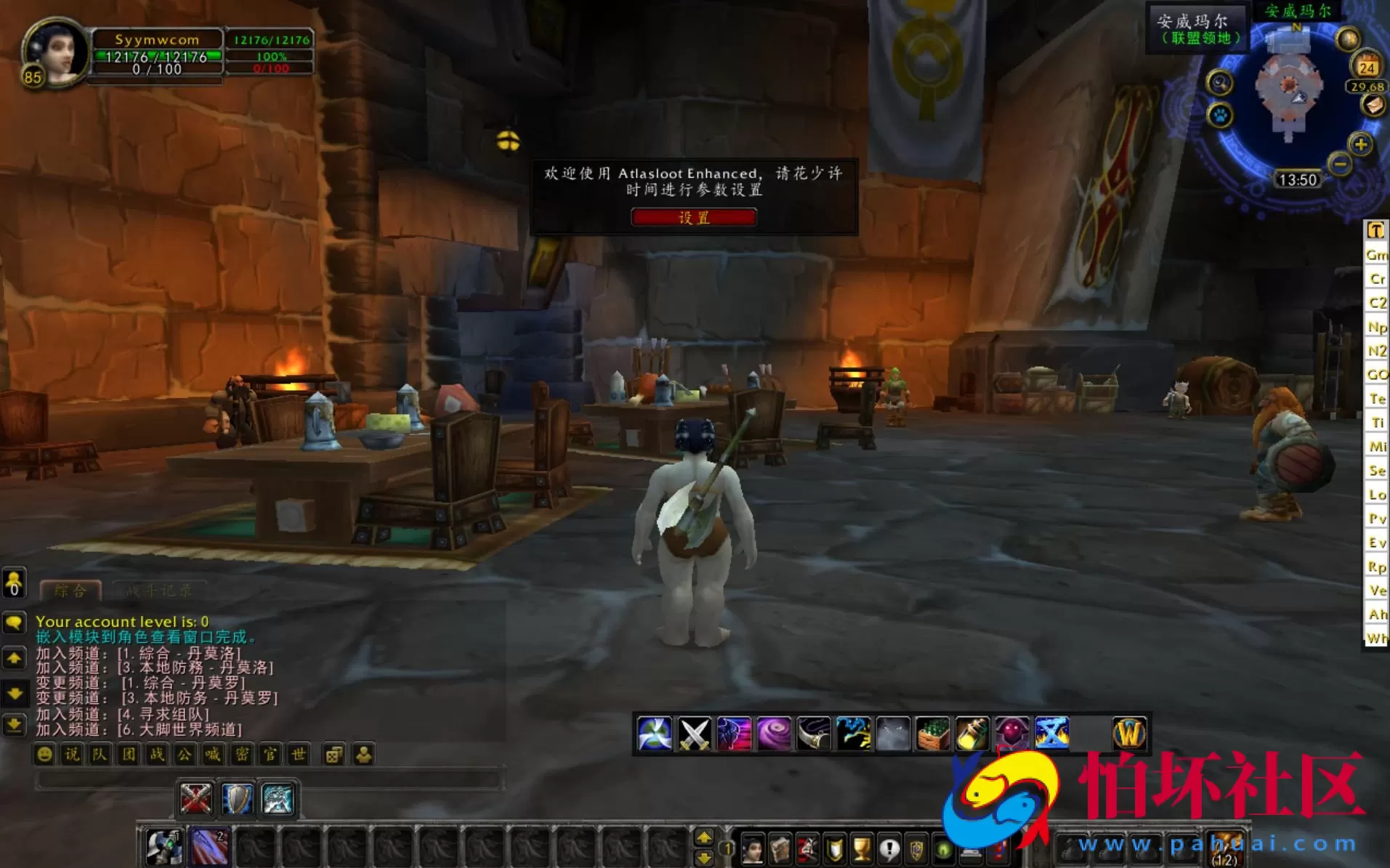Open the achievements trophy icon

860,848
